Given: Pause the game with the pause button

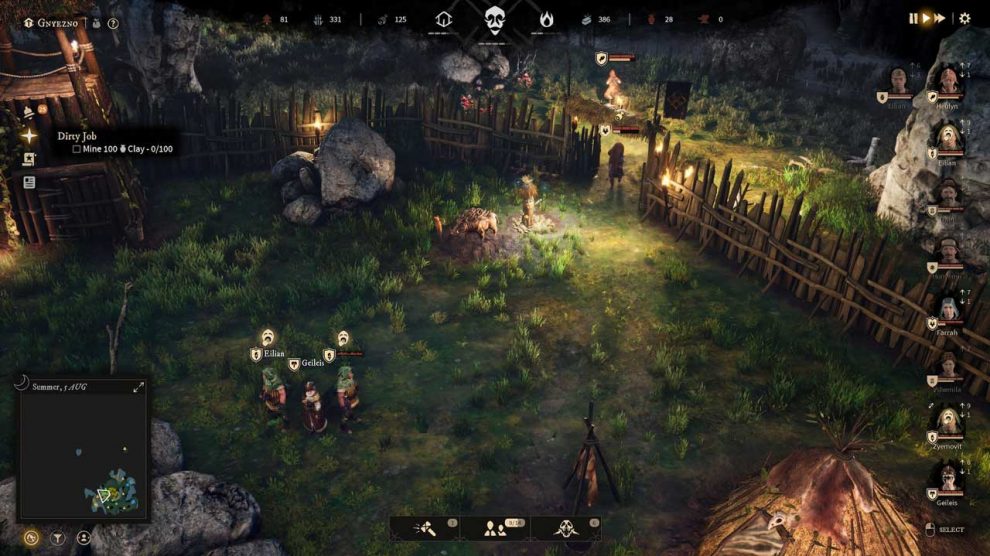Looking at the screenshot, I should coord(912,18).
